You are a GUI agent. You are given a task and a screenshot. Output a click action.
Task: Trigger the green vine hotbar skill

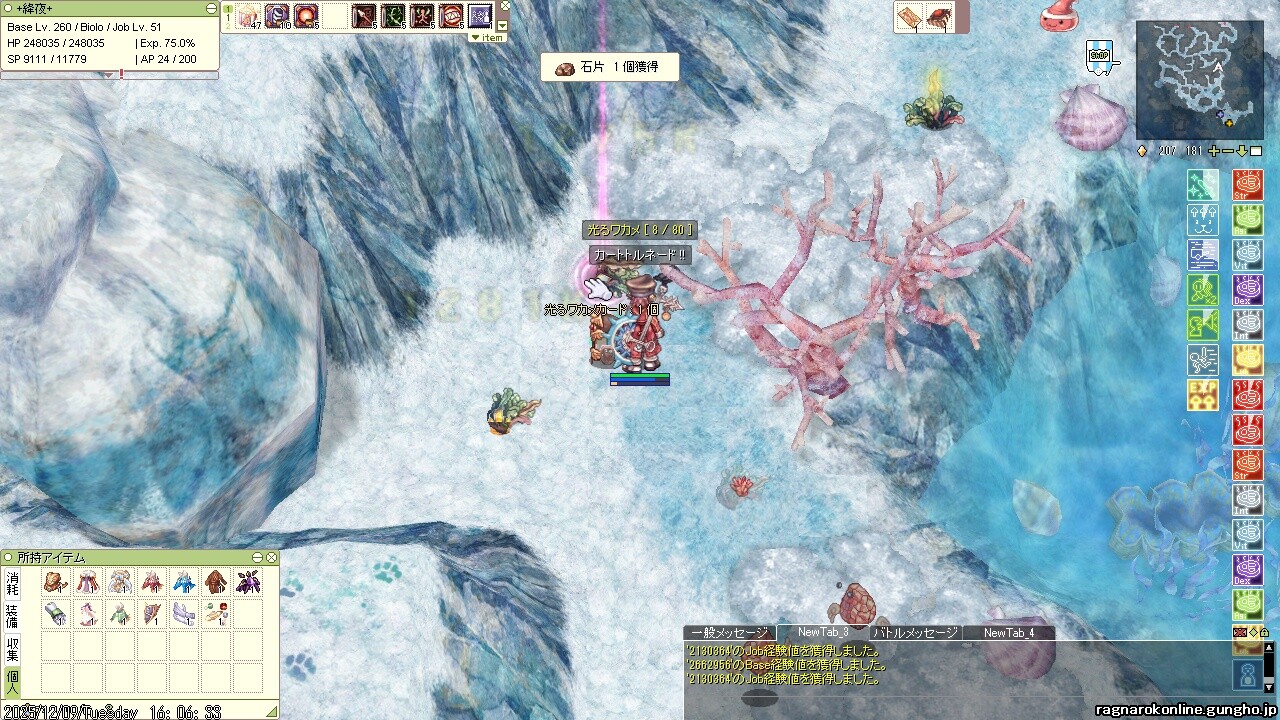(x=393, y=16)
